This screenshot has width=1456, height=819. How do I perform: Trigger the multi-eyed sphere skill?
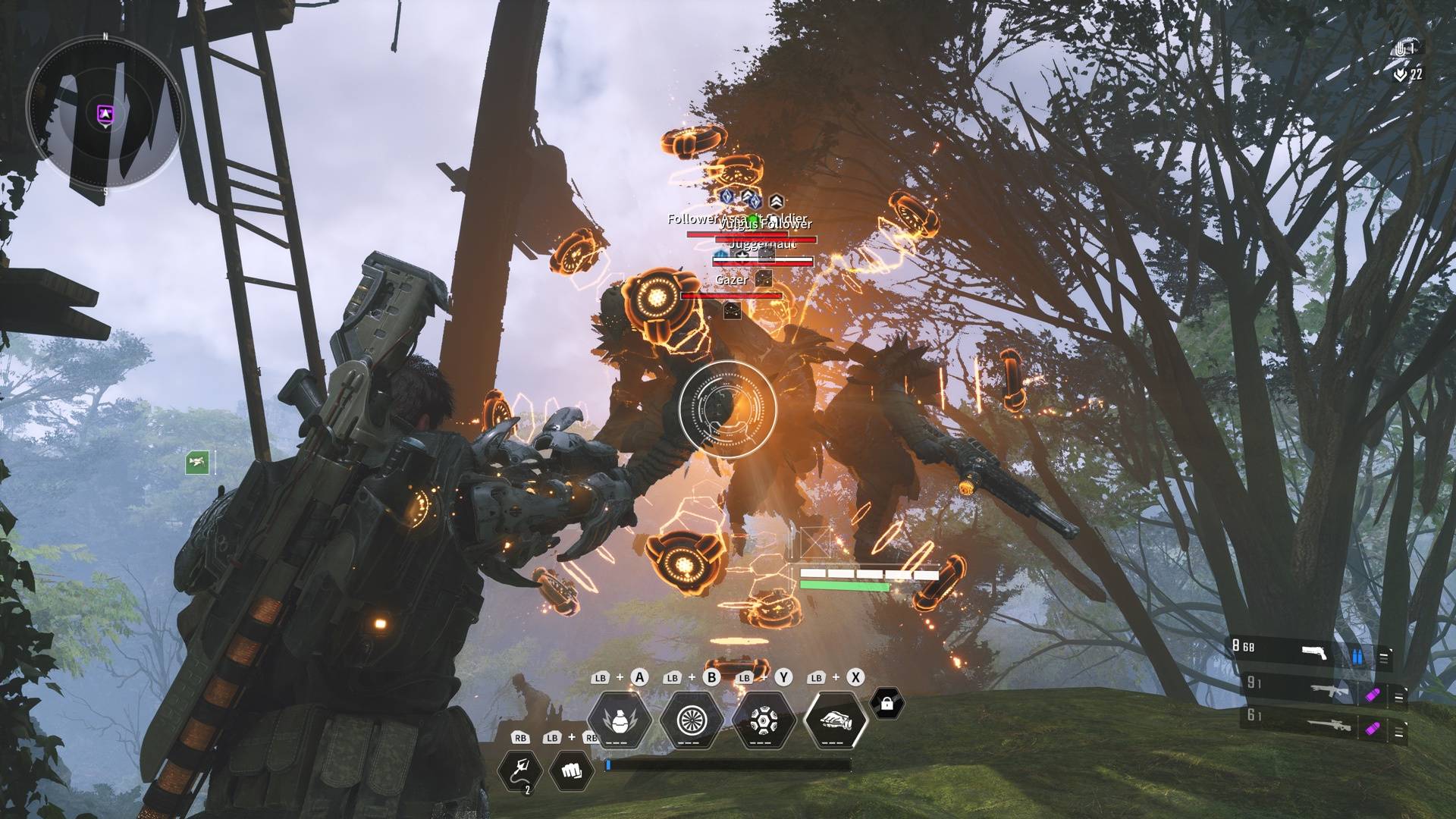(763, 719)
